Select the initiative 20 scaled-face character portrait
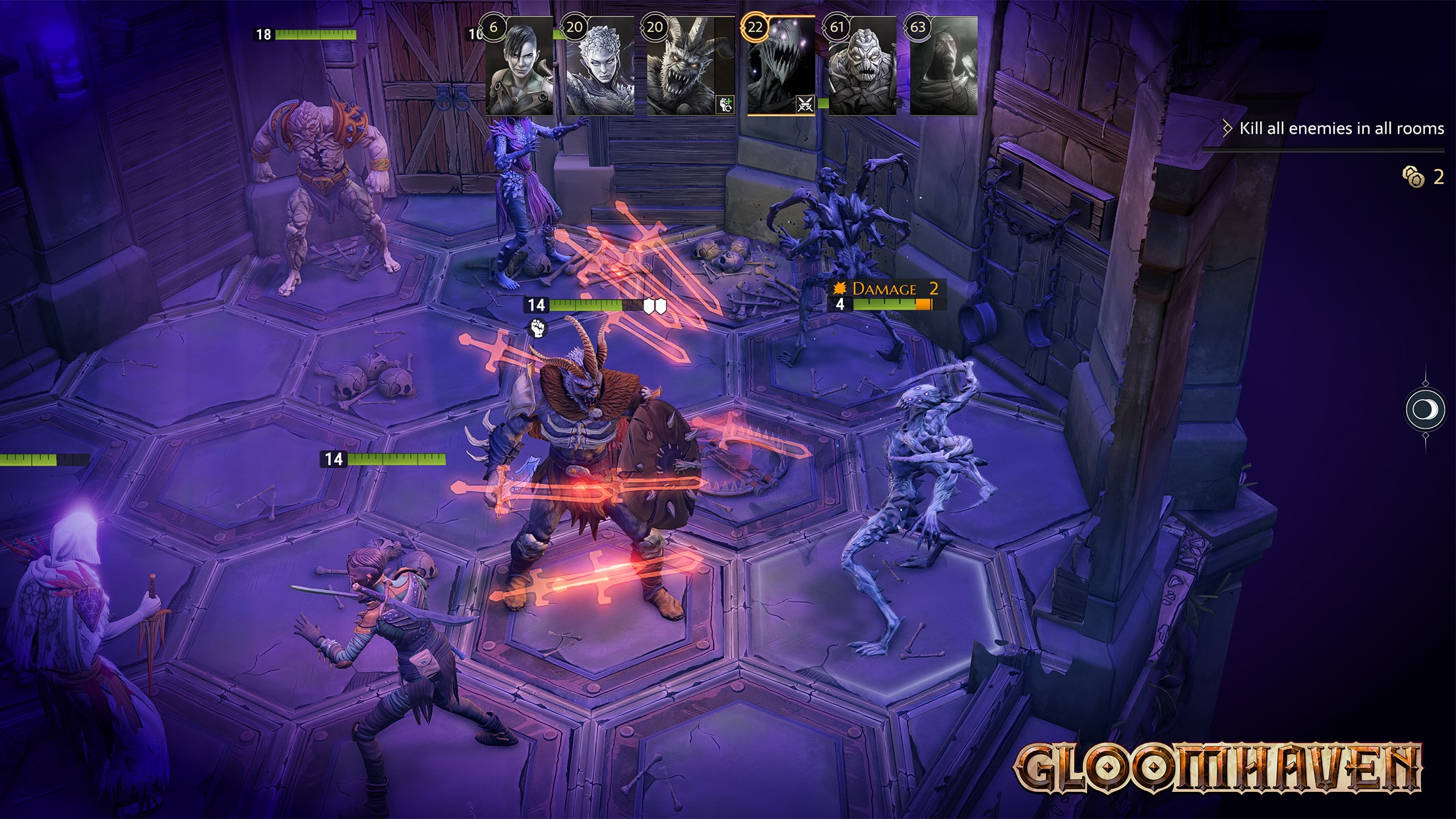The image size is (1456, 819). (x=600, y=67)
